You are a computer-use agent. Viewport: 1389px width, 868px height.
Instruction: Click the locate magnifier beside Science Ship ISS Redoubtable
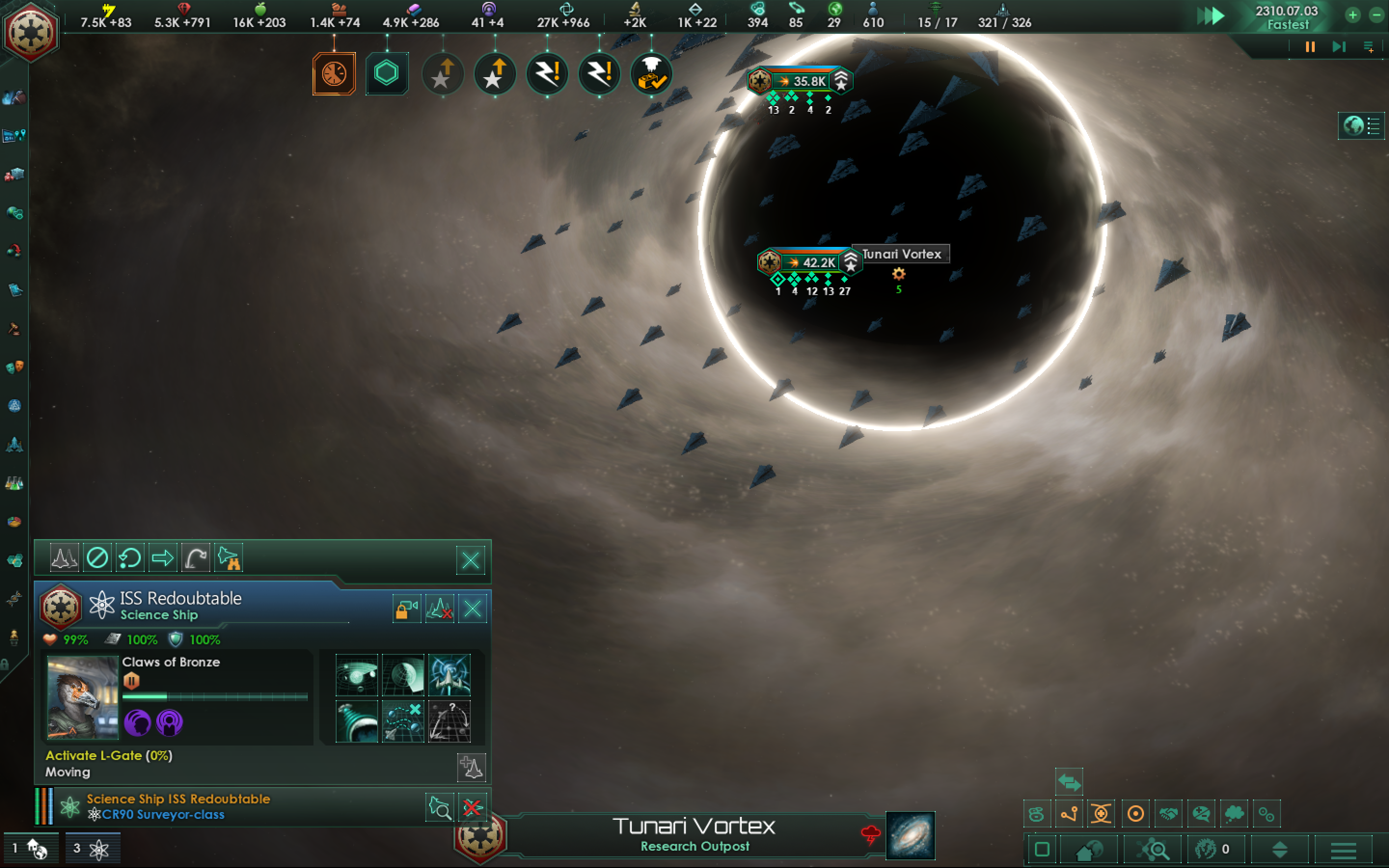tap(439, 806)
